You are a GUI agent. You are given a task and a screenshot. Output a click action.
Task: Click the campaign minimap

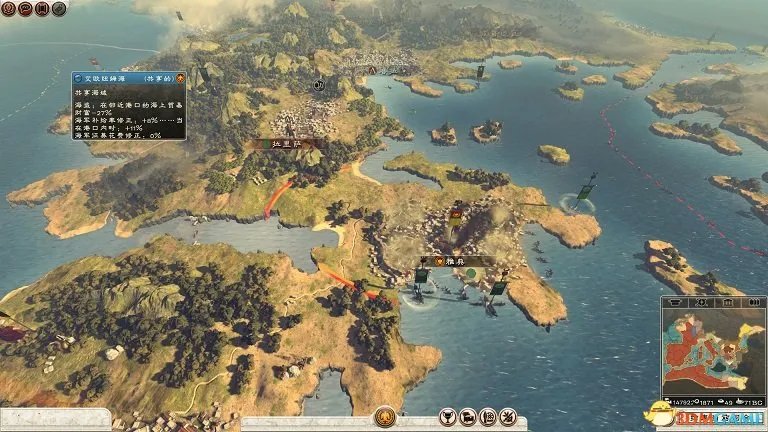pos(714,353)
